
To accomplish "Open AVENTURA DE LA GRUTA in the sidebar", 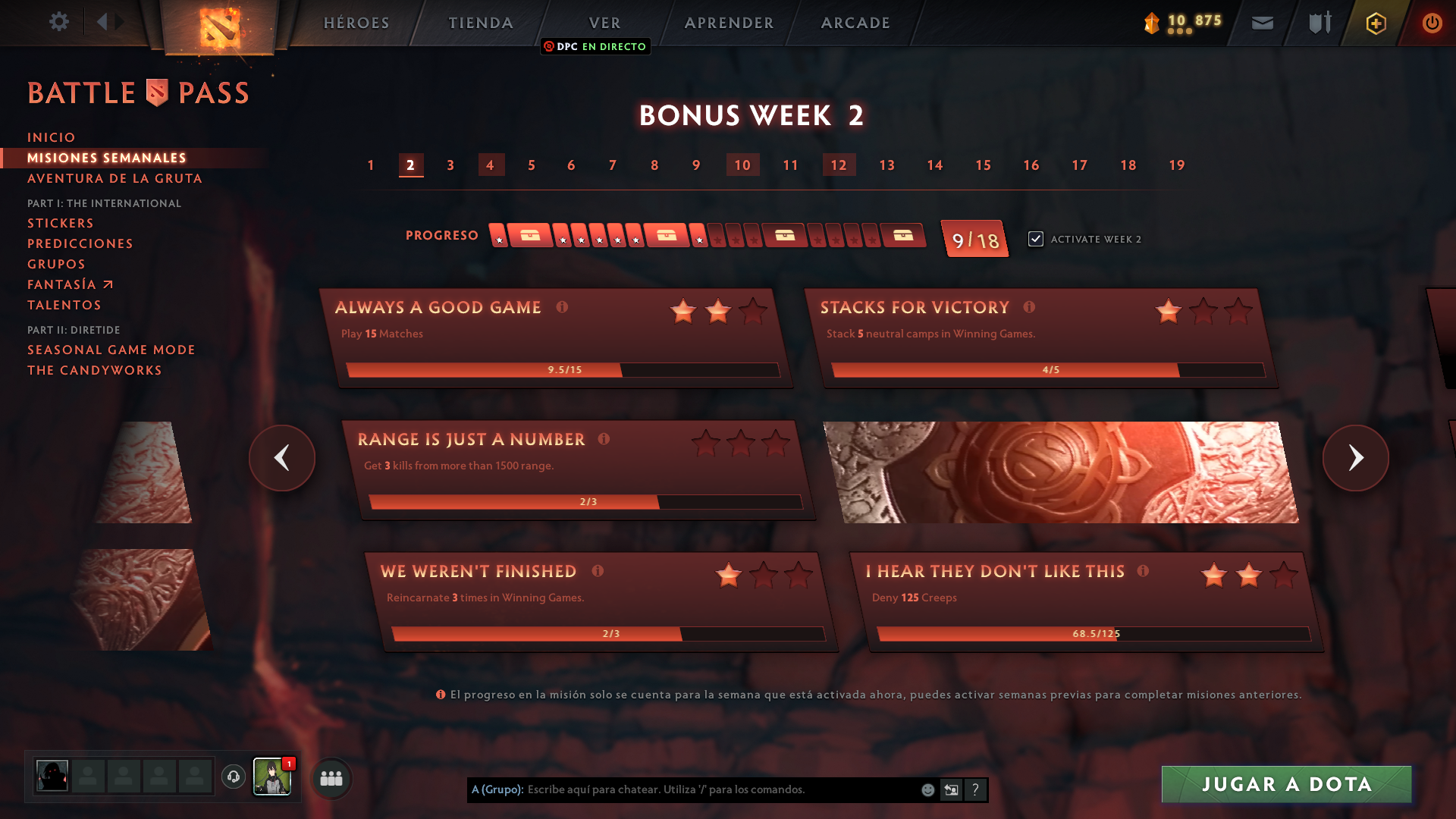I will (115, 178).
